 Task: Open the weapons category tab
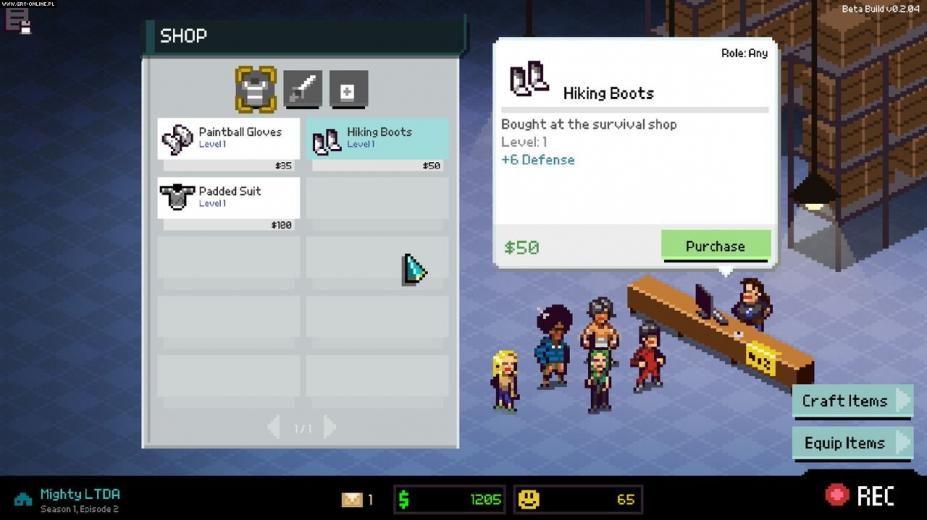(302, 90)
